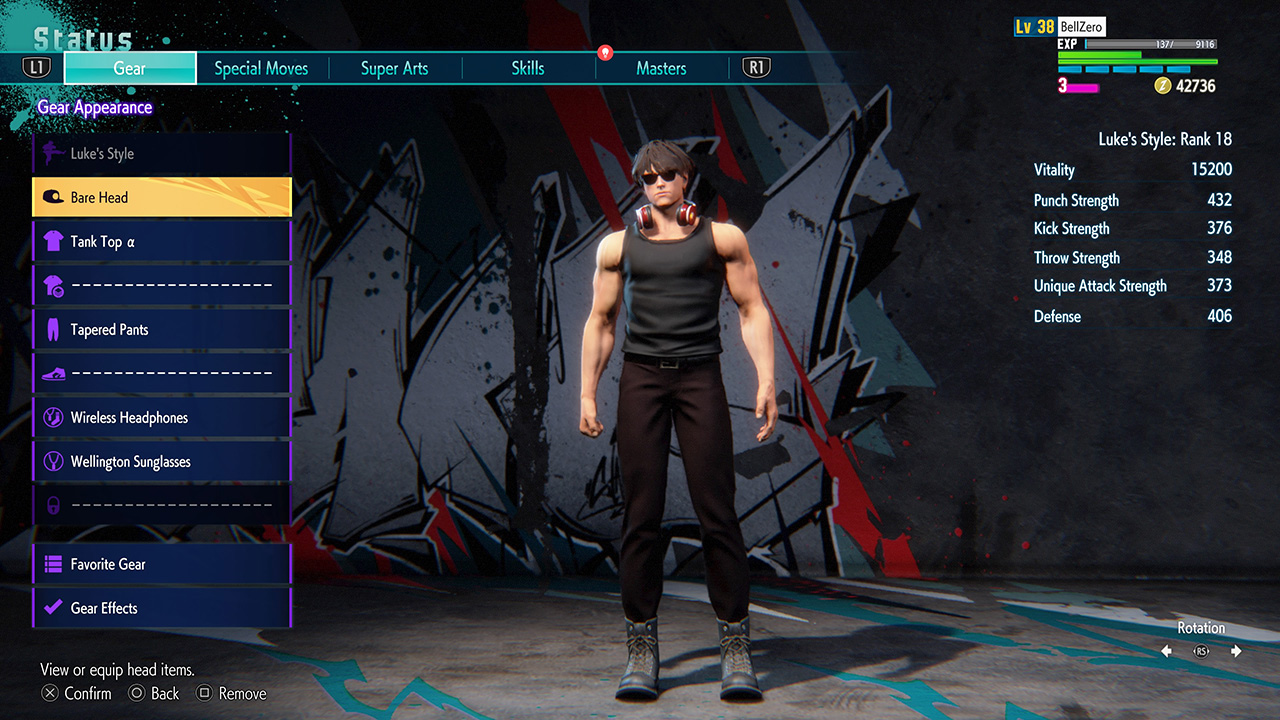This screenshot has height=720, width=1280.
Task: Select the empty shoes gear slot icon
Action: point(53,373)
